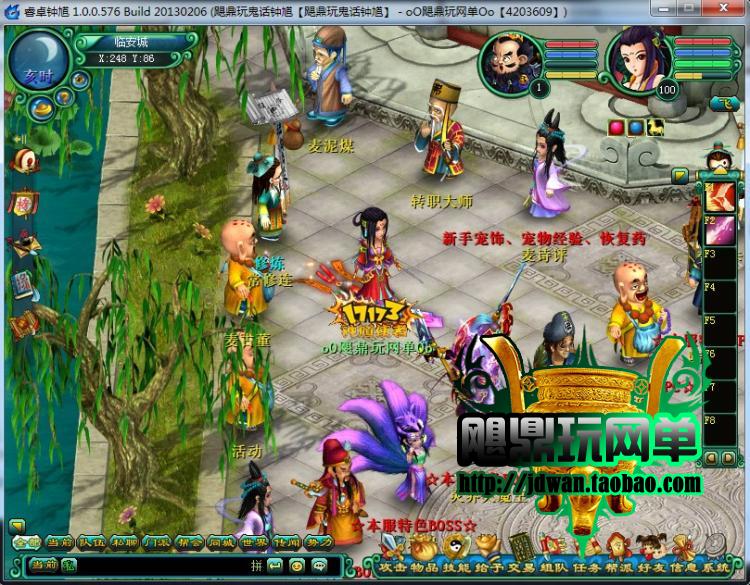
Task: Switch chat to the 世界 (World) channel
Action: click(x=253, y=542)
